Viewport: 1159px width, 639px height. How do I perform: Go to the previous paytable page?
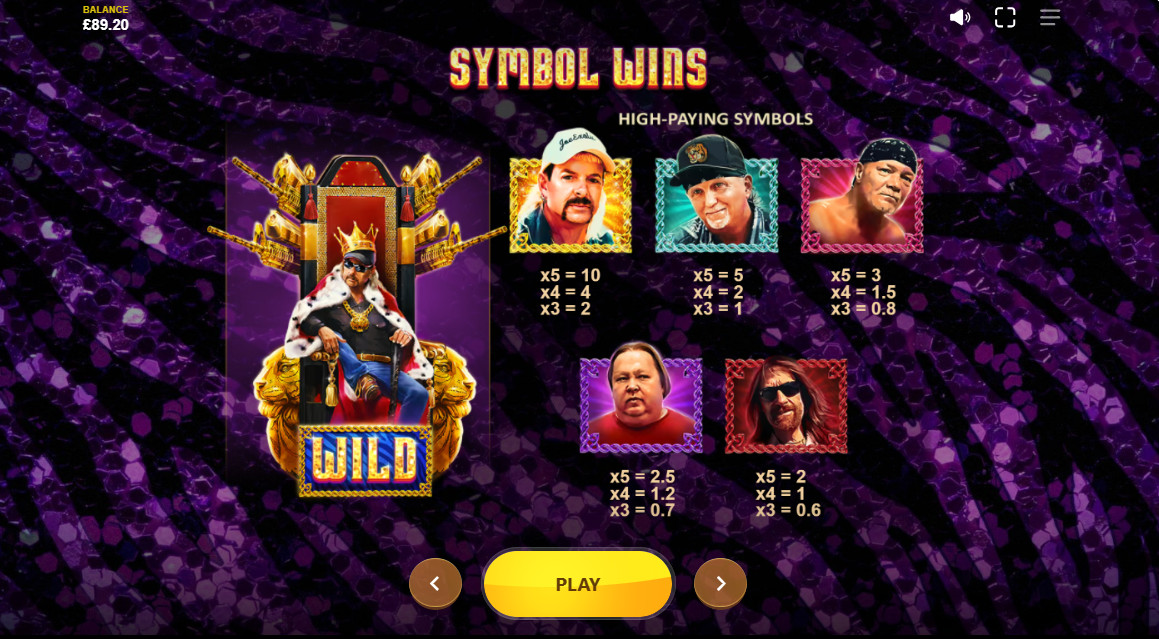tap(435, 583)
